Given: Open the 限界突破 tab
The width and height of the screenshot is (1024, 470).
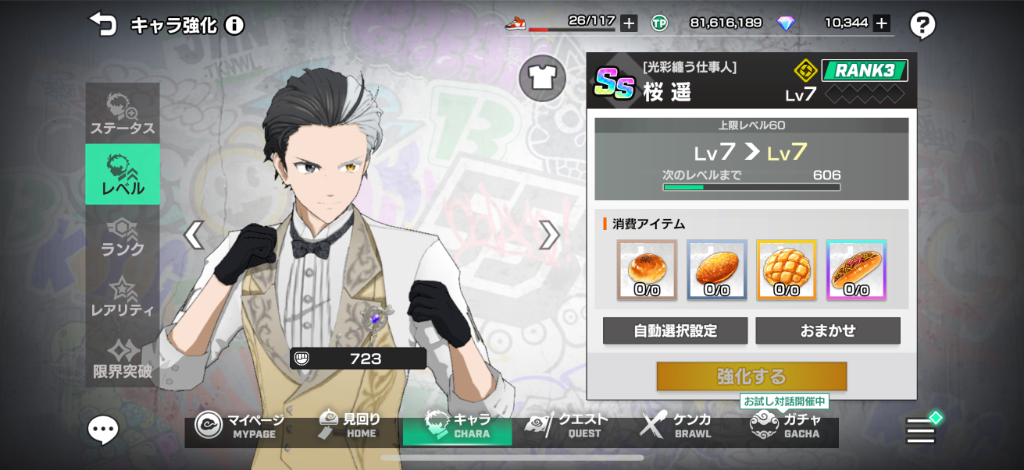Looking at the screenshot, I should coord(122,358).
